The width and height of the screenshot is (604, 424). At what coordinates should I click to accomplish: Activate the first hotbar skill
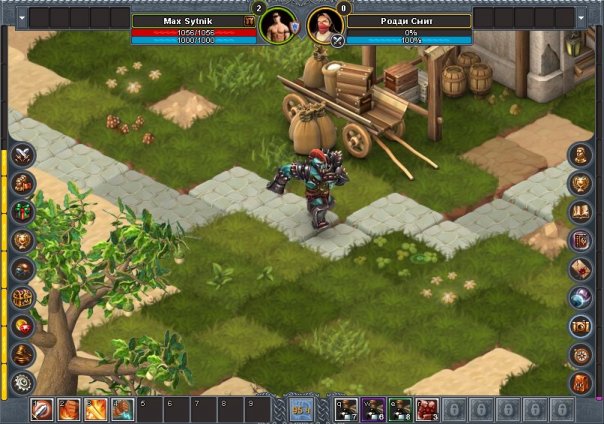pos(42,409)
